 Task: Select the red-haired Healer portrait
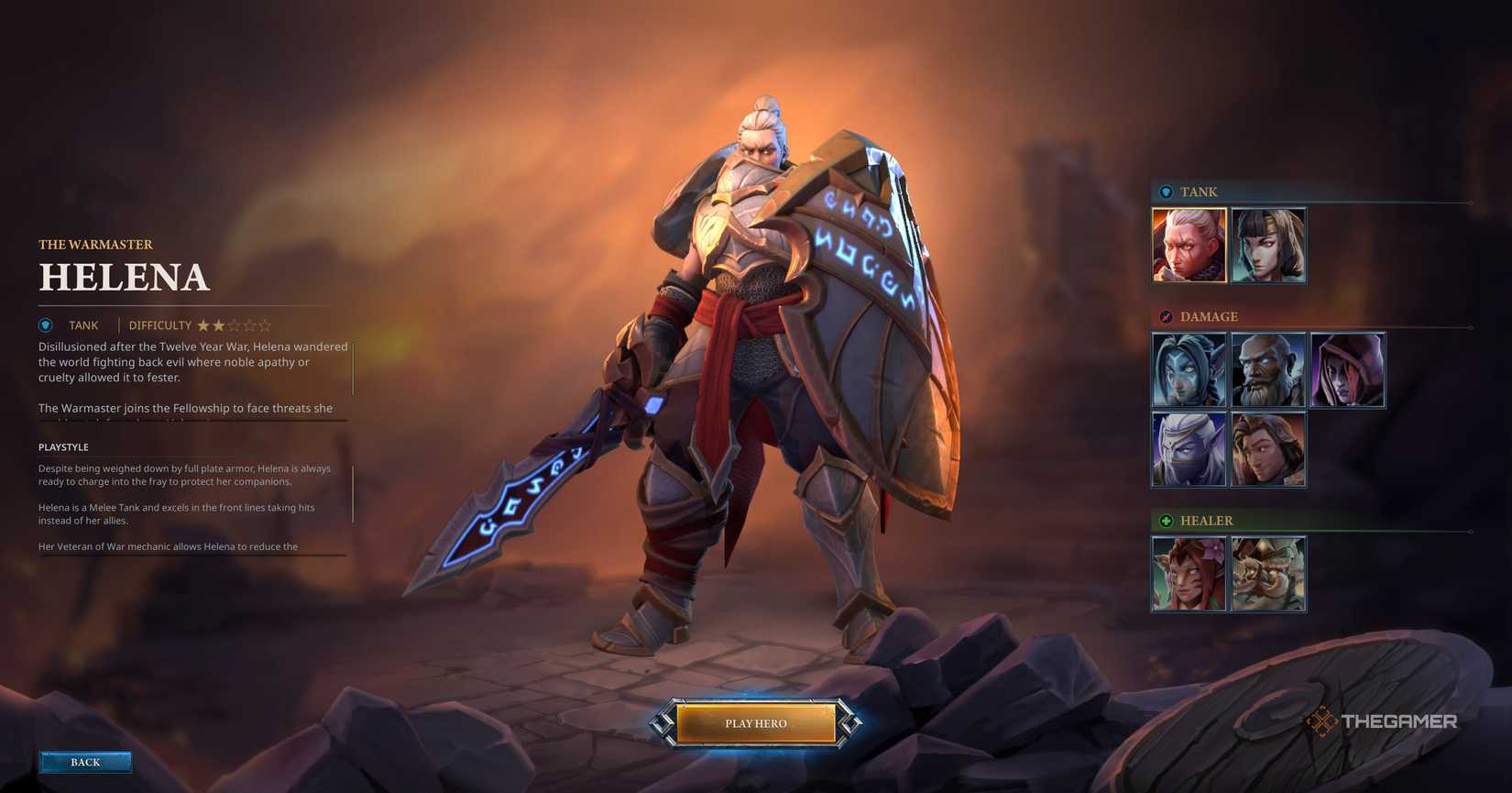pos(1189,573)
